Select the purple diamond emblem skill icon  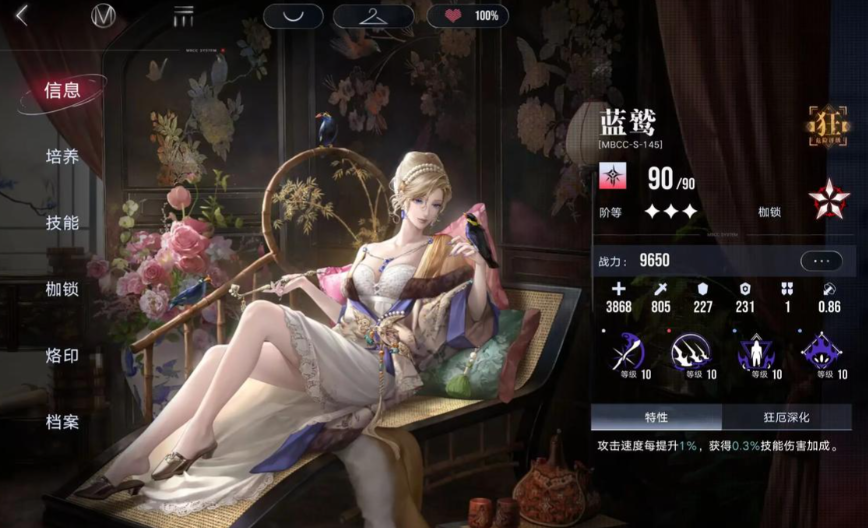click(820, 353)
